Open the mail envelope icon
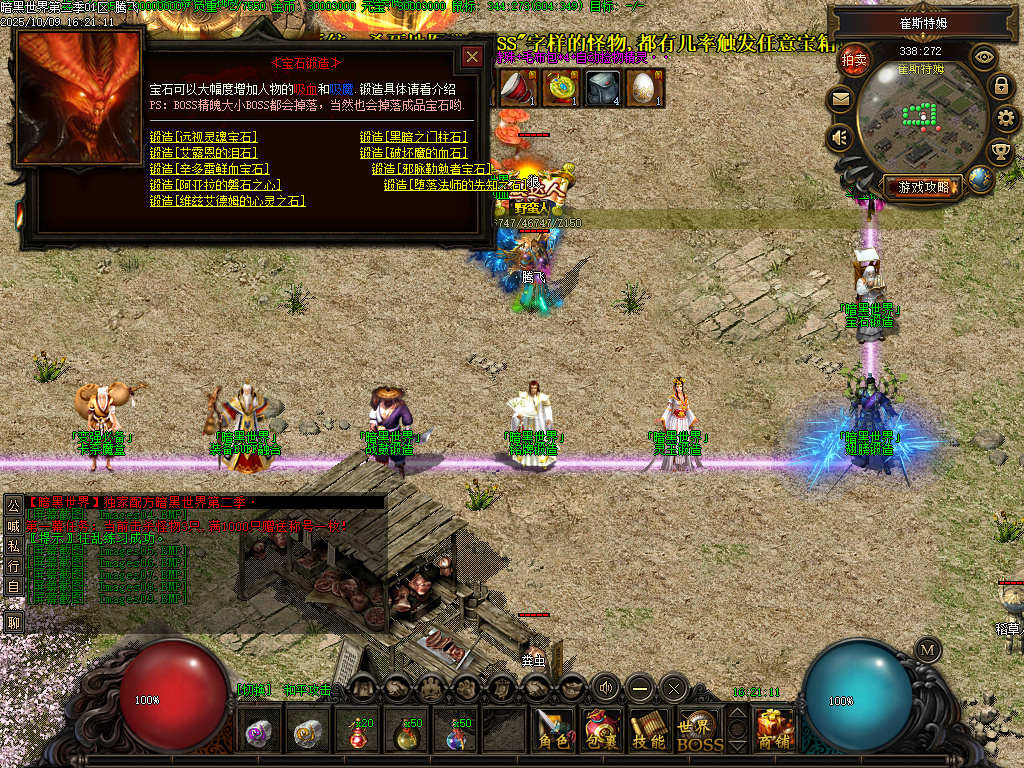The image size is (1024, 768). (x=840, y=99)
